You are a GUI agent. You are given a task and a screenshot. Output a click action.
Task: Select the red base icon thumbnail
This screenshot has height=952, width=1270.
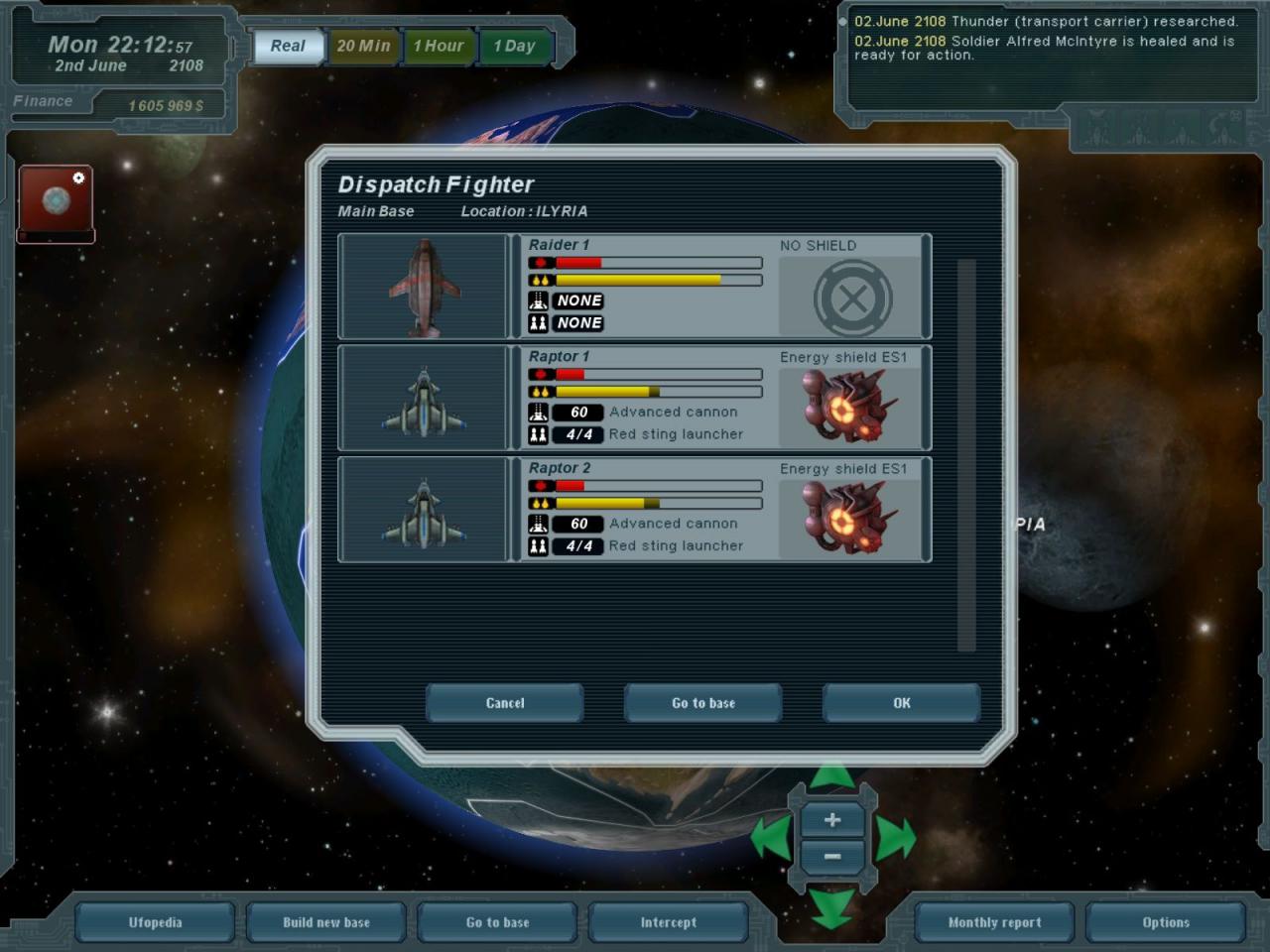coord(57,201)
